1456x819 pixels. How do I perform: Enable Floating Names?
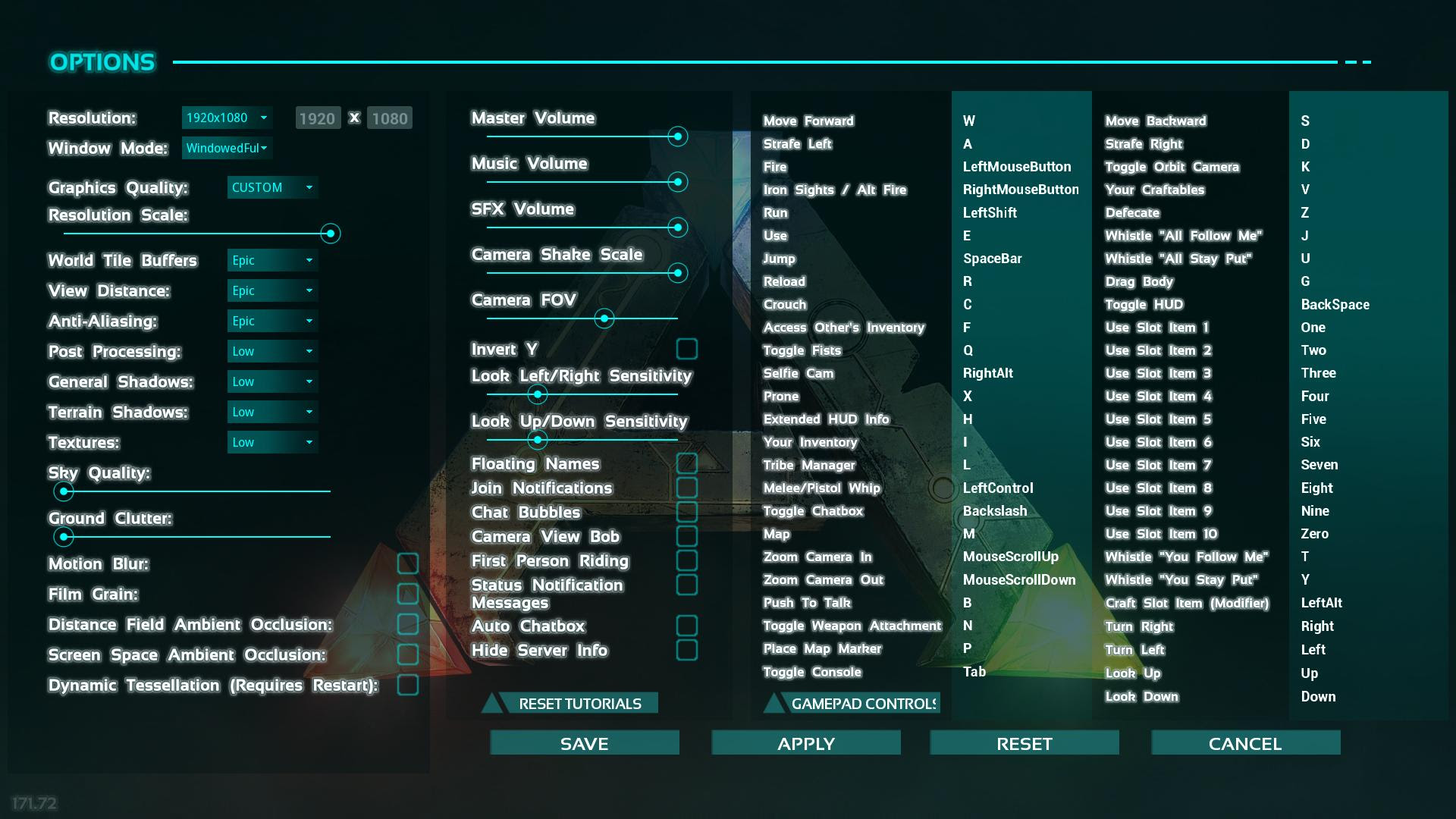[687, 463]
